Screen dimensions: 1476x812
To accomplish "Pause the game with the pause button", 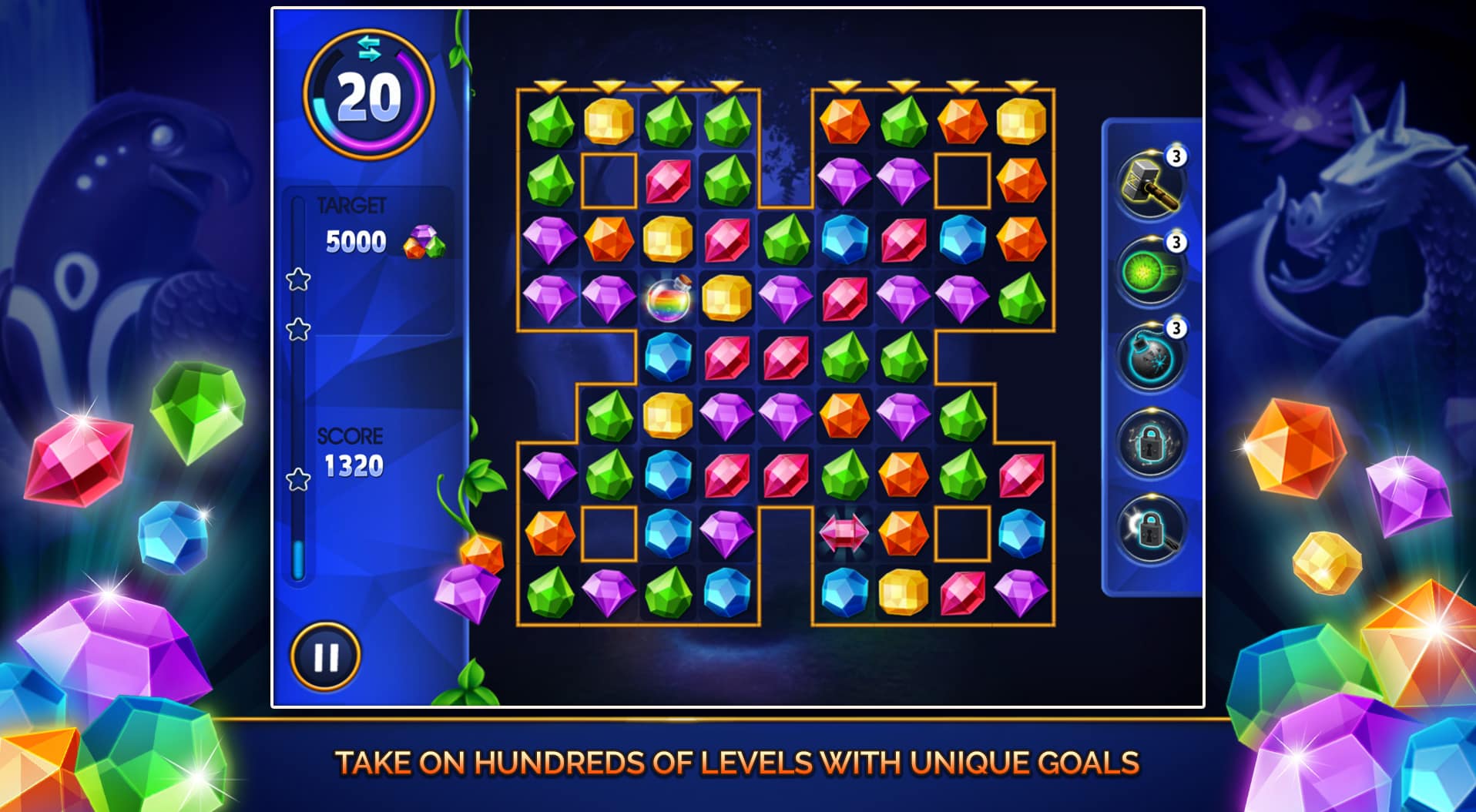I will 325,656.
